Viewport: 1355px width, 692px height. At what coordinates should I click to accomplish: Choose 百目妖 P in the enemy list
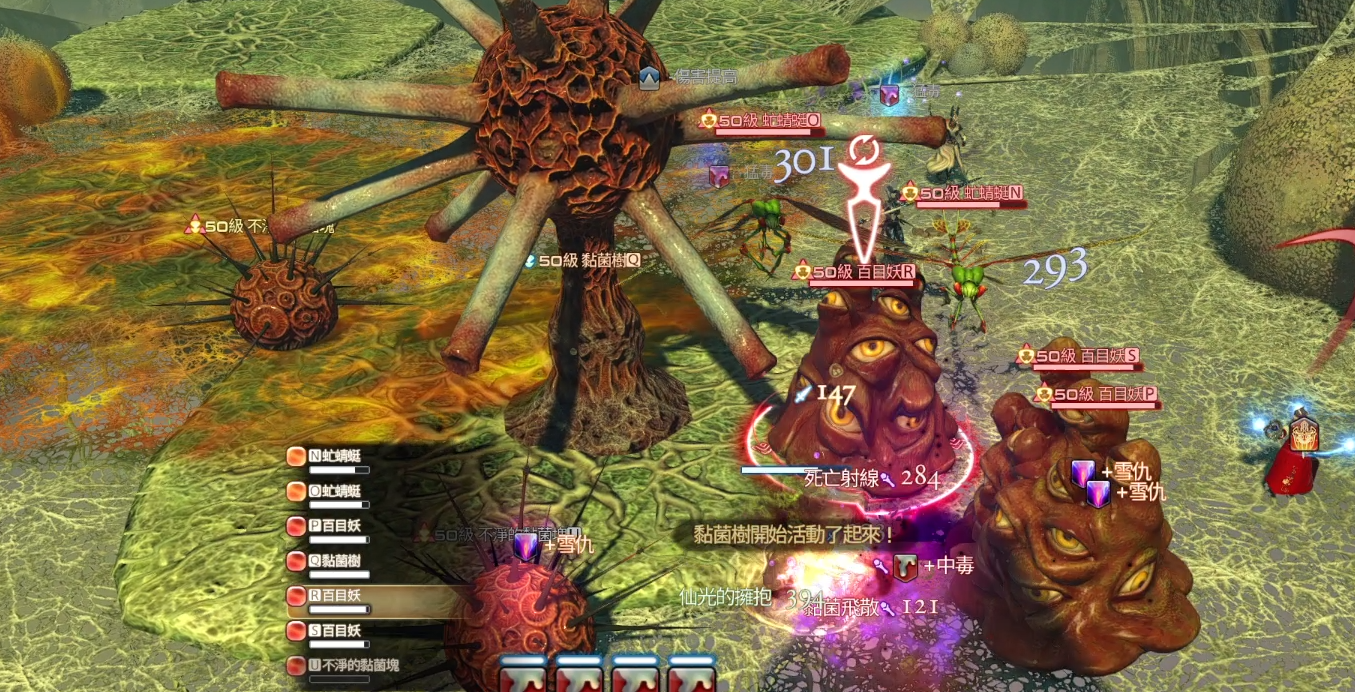tap(335, 526)
